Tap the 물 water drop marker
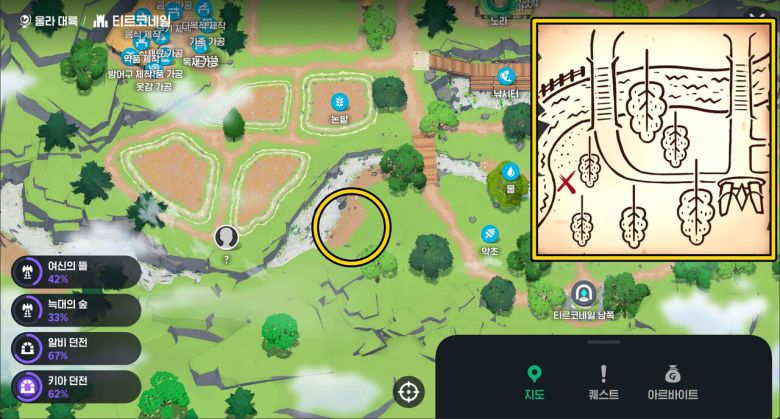The width and height of the screenshot is (780, 419). click(510, 172)
